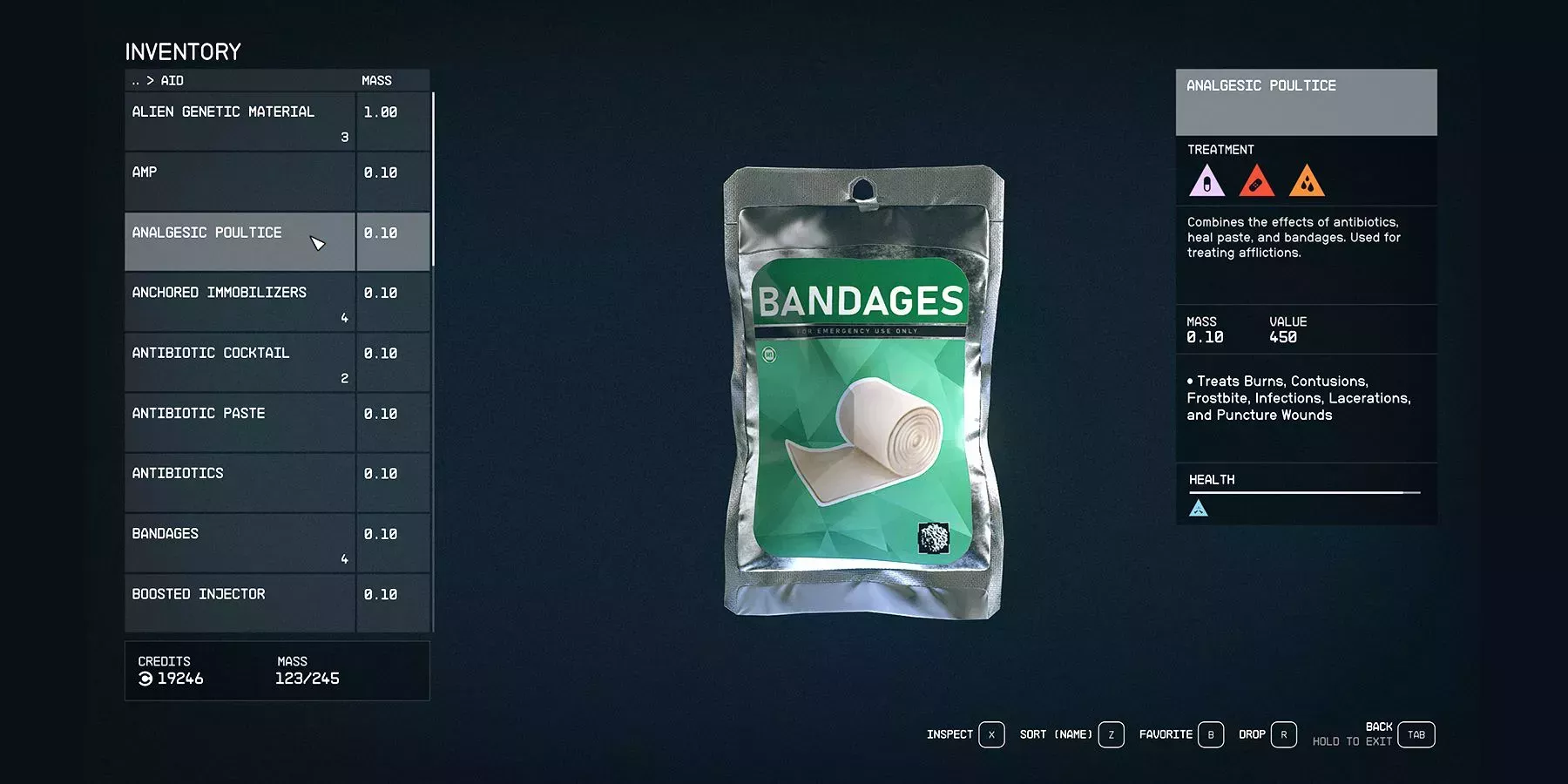The height and width of the screenshot is (784, 1568).
Task: Go Back from the inventory screen
Action: pos(1416,735)
